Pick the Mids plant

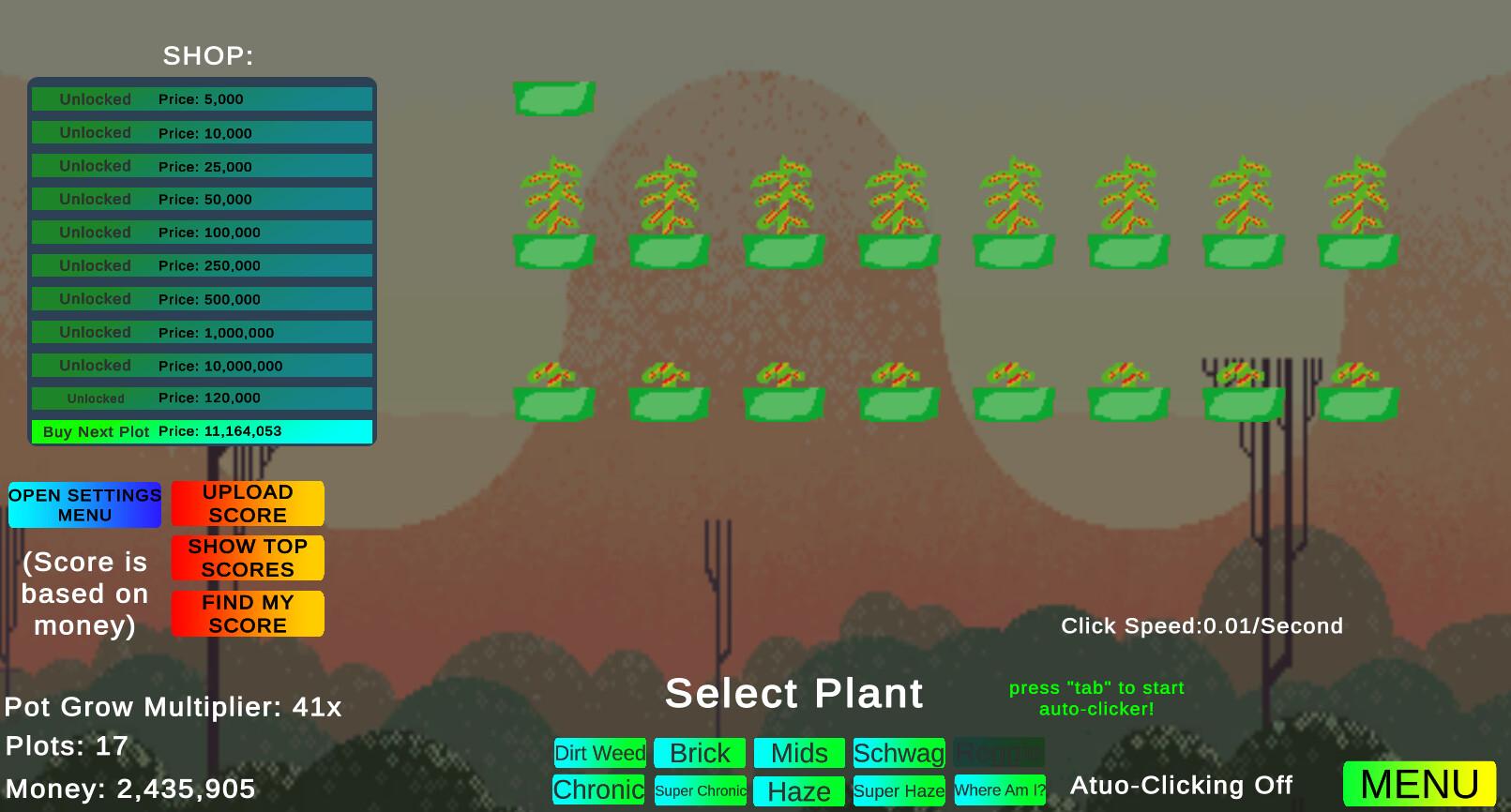[x=799, y=753]
